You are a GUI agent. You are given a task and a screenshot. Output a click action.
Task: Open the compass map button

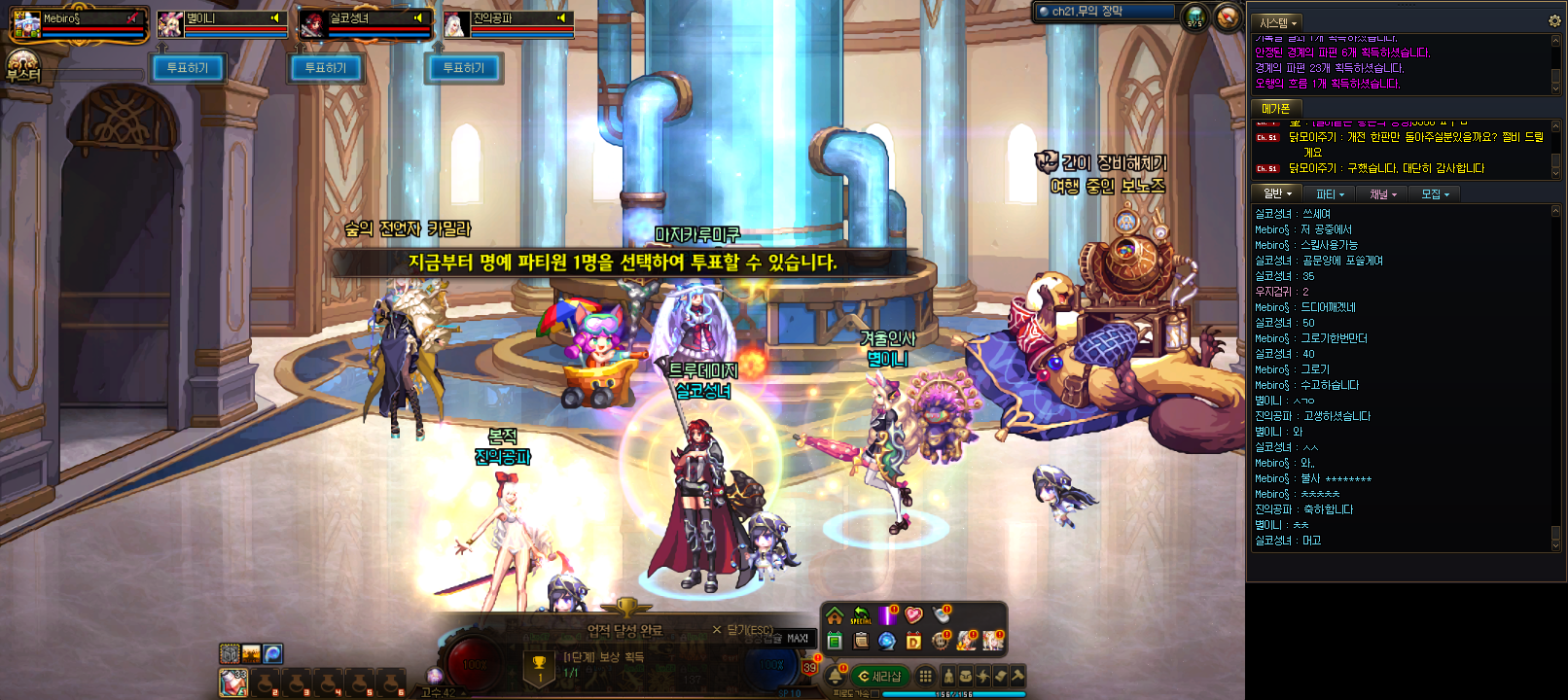tap(1228, 17)
